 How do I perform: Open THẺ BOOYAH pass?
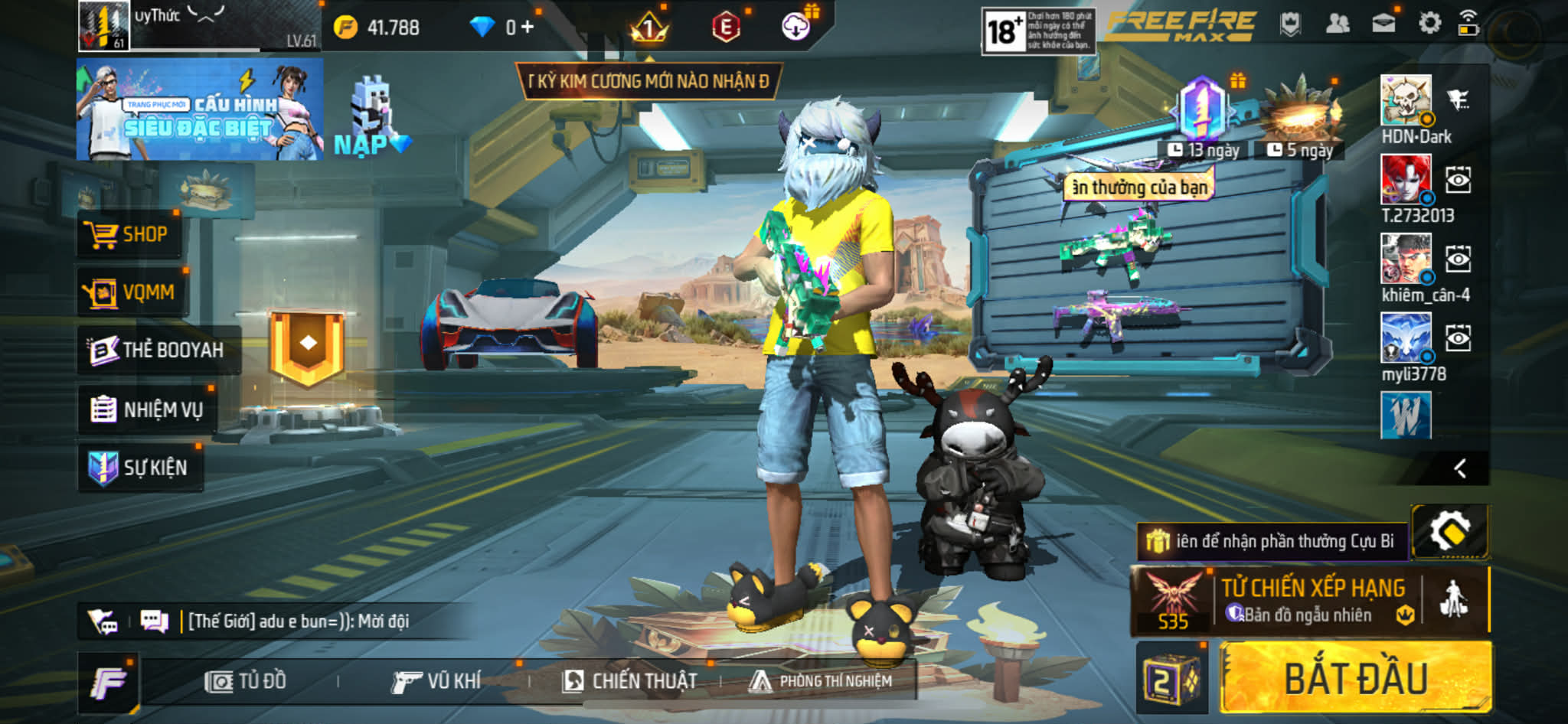(158, 351)
